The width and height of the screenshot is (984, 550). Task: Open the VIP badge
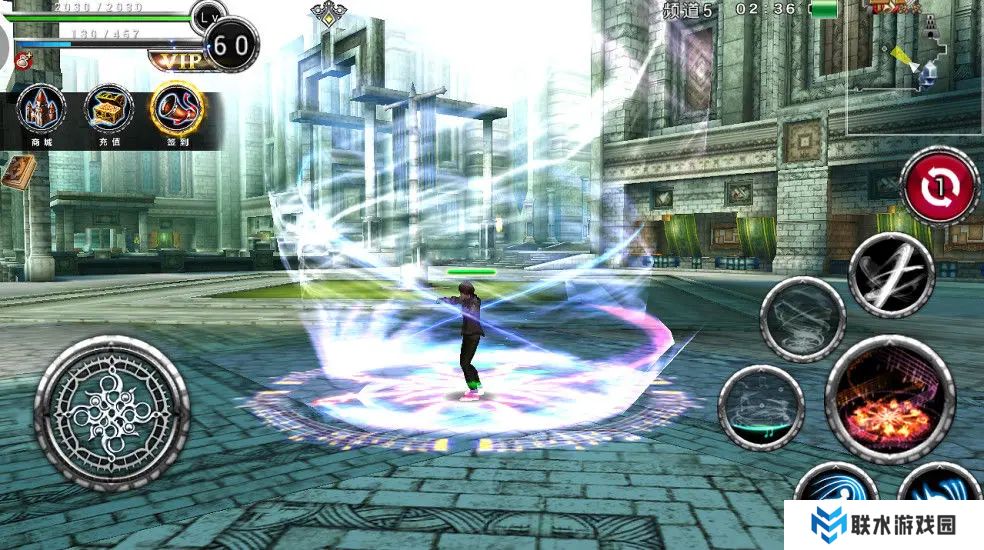[177, 58]
